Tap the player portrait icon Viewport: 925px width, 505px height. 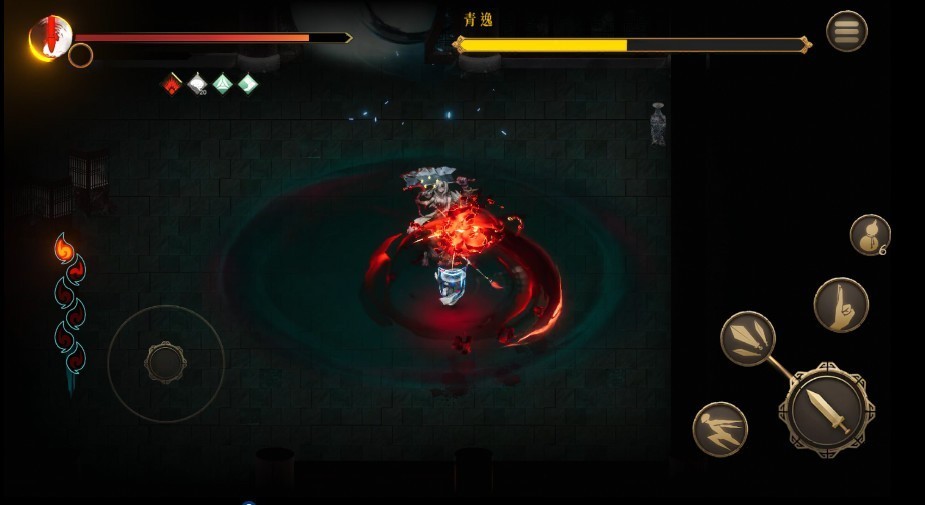pos(50,37)
